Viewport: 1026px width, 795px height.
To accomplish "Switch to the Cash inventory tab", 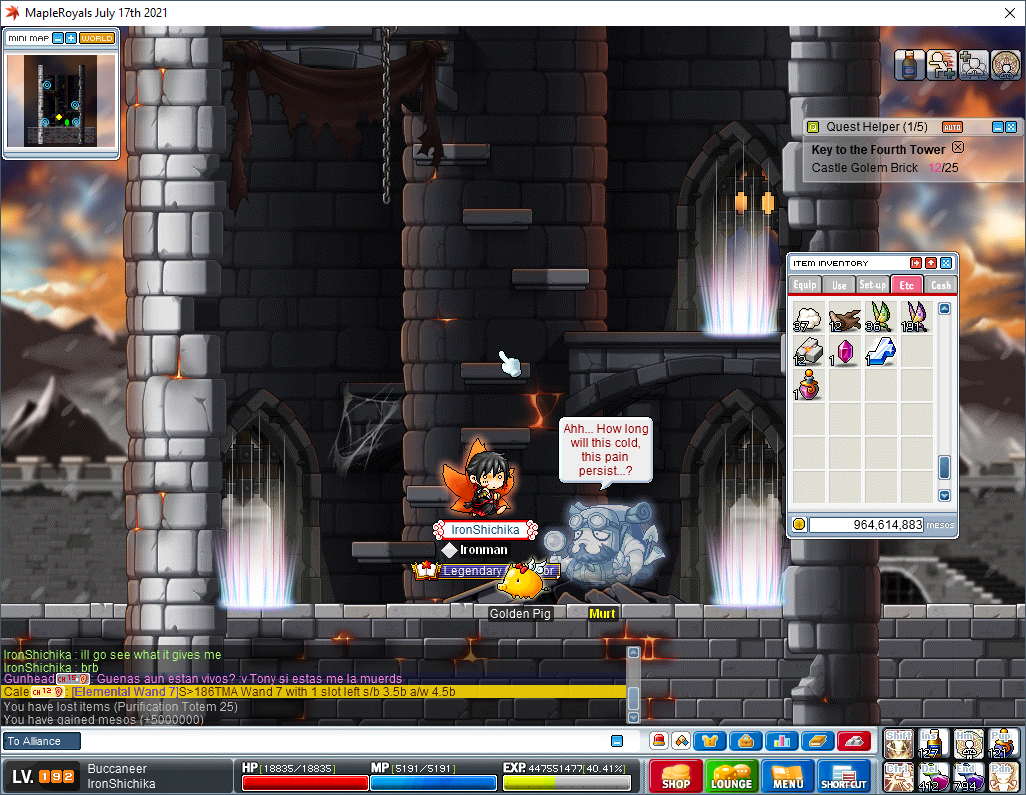I will pyautogui.click(x=940, y=285).
